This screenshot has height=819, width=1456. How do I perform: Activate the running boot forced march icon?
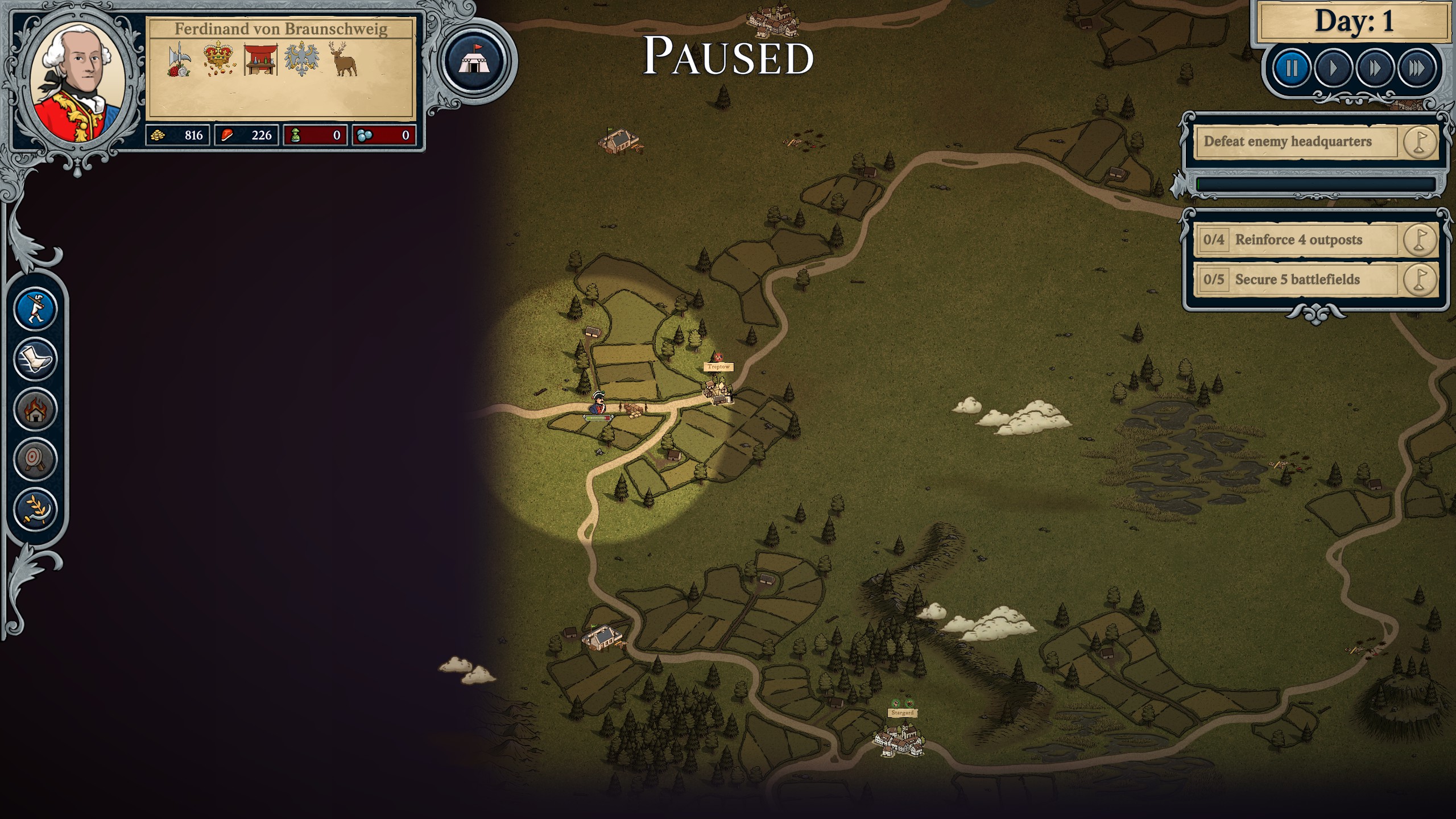[x=35, y=359]
